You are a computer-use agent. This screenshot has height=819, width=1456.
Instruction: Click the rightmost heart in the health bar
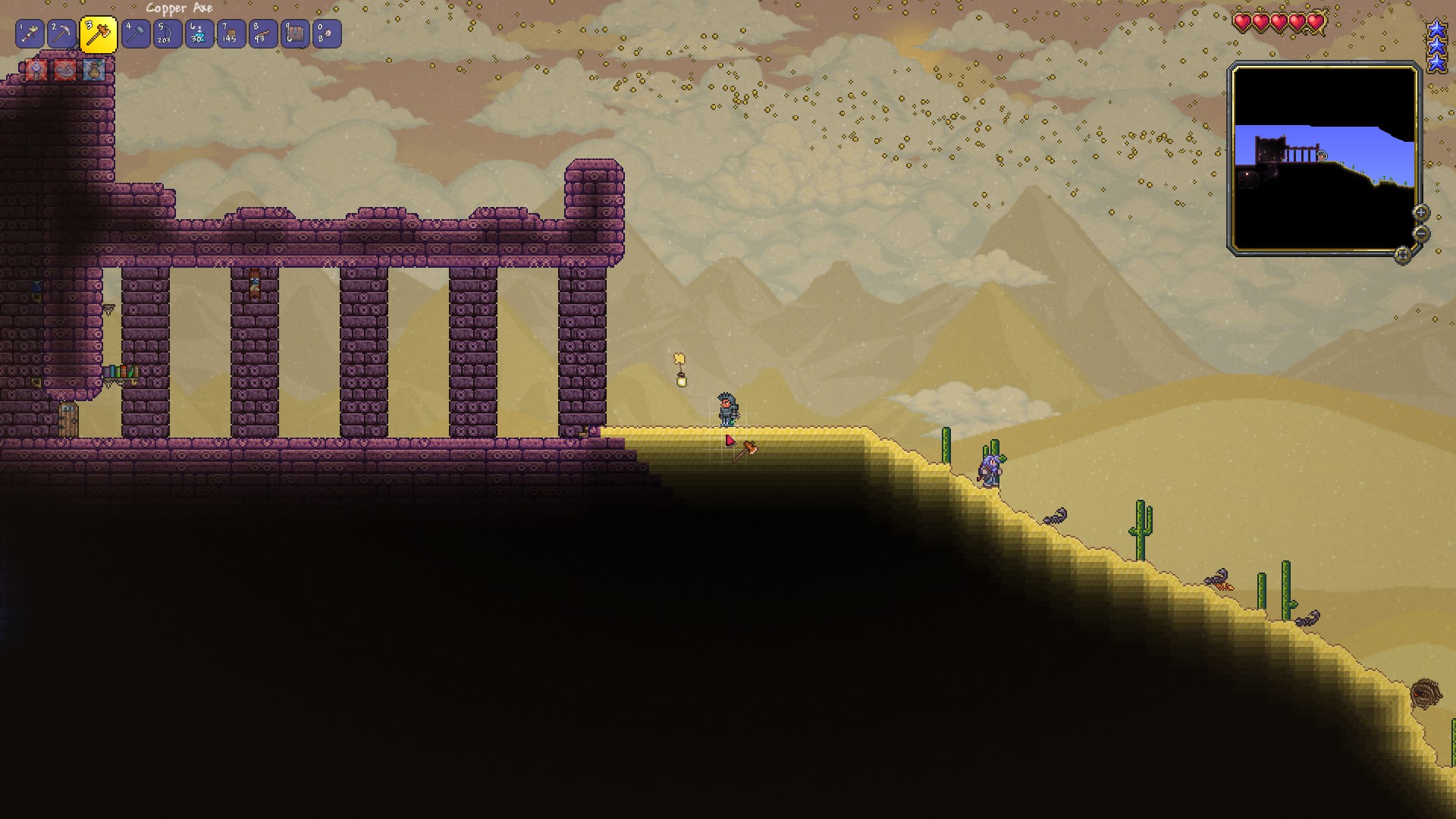point(1316,23)
